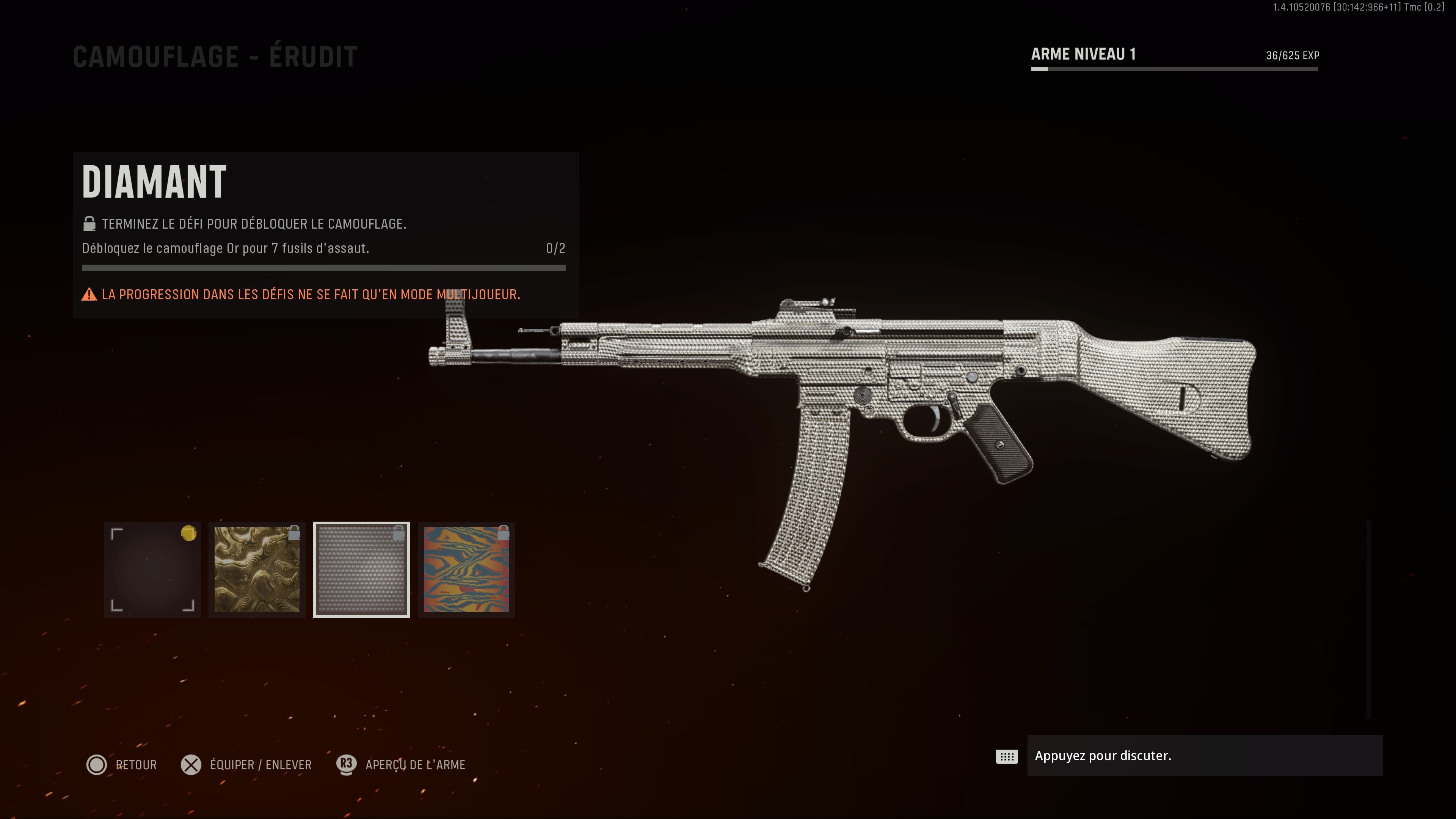
Task: Select the gold liquid camo thumbnail
Action: [x=257, y=569]
